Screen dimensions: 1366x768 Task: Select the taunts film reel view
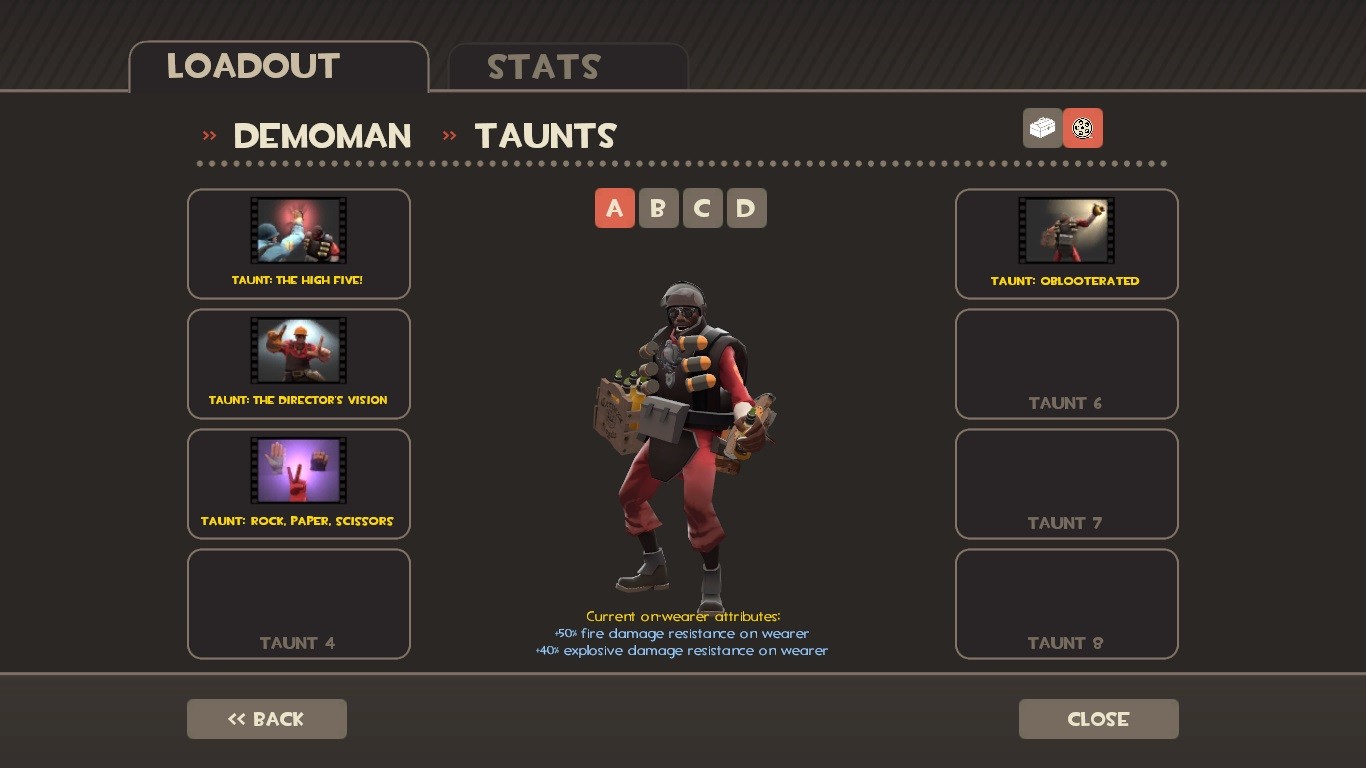coord(1083,128)
